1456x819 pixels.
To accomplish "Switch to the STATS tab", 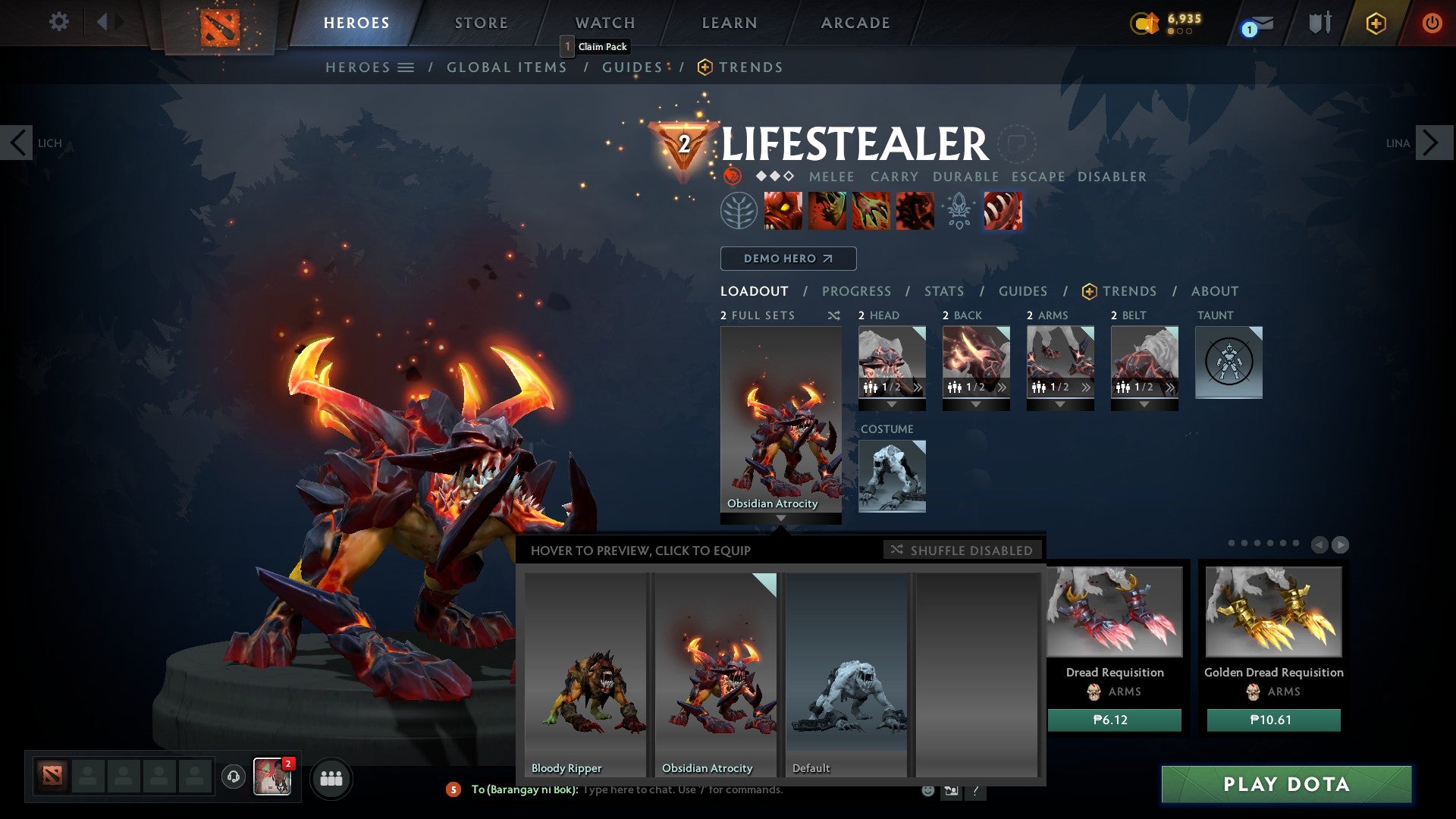I will click(943, 290).
